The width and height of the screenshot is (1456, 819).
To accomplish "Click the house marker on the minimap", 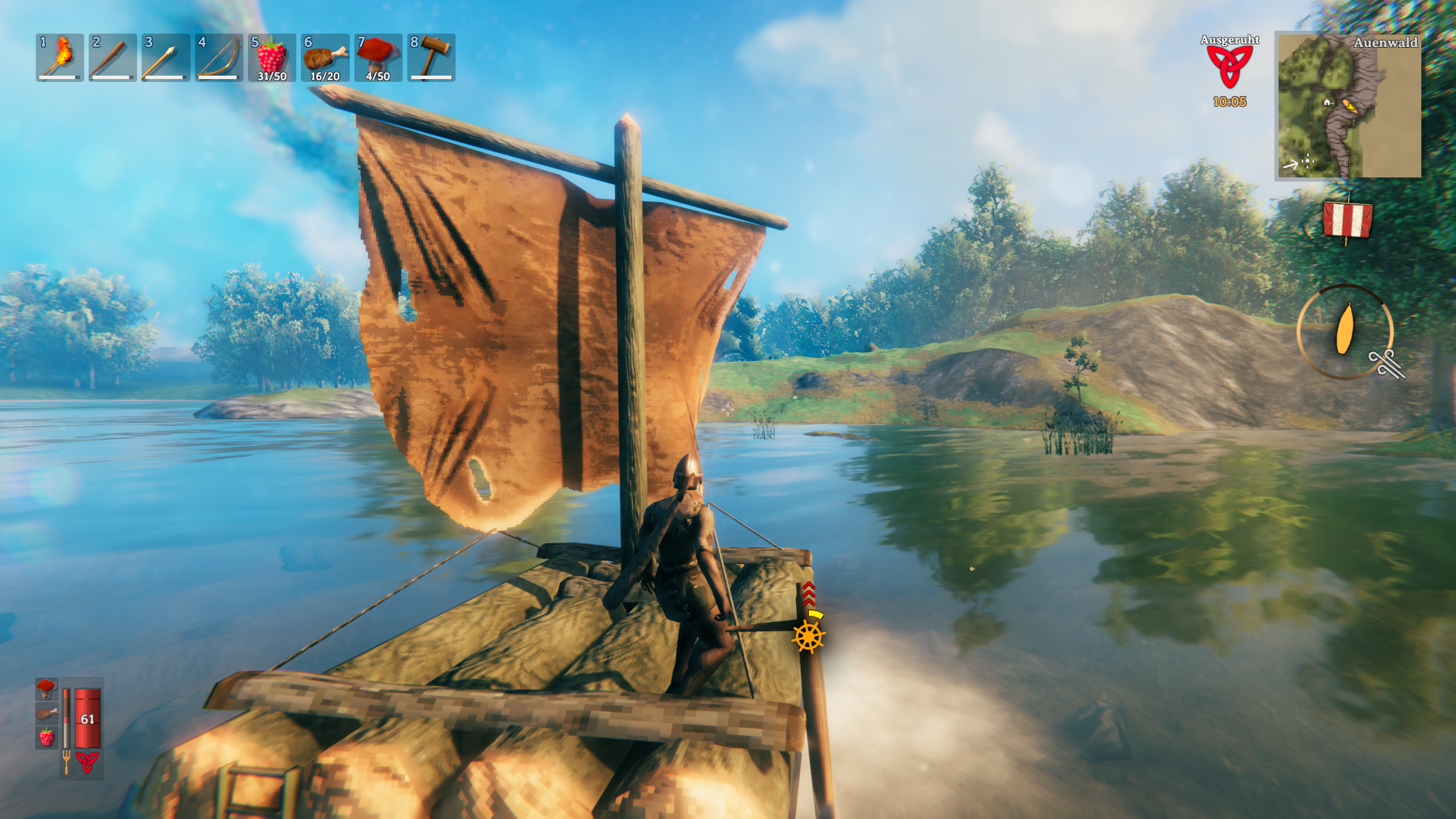I will (x=1327, y=102).
